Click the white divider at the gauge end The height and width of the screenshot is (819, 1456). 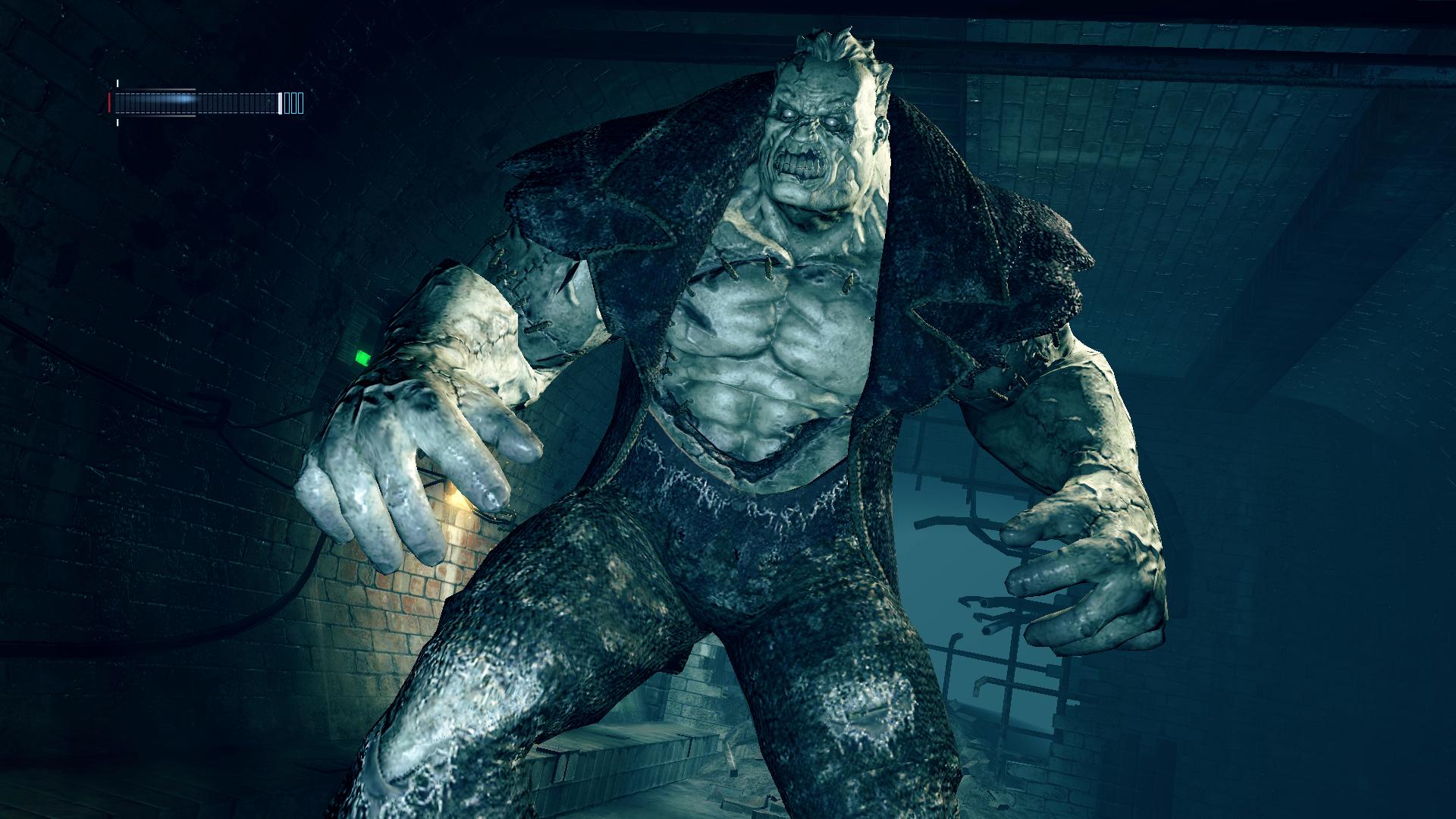(x=280, y=102)
